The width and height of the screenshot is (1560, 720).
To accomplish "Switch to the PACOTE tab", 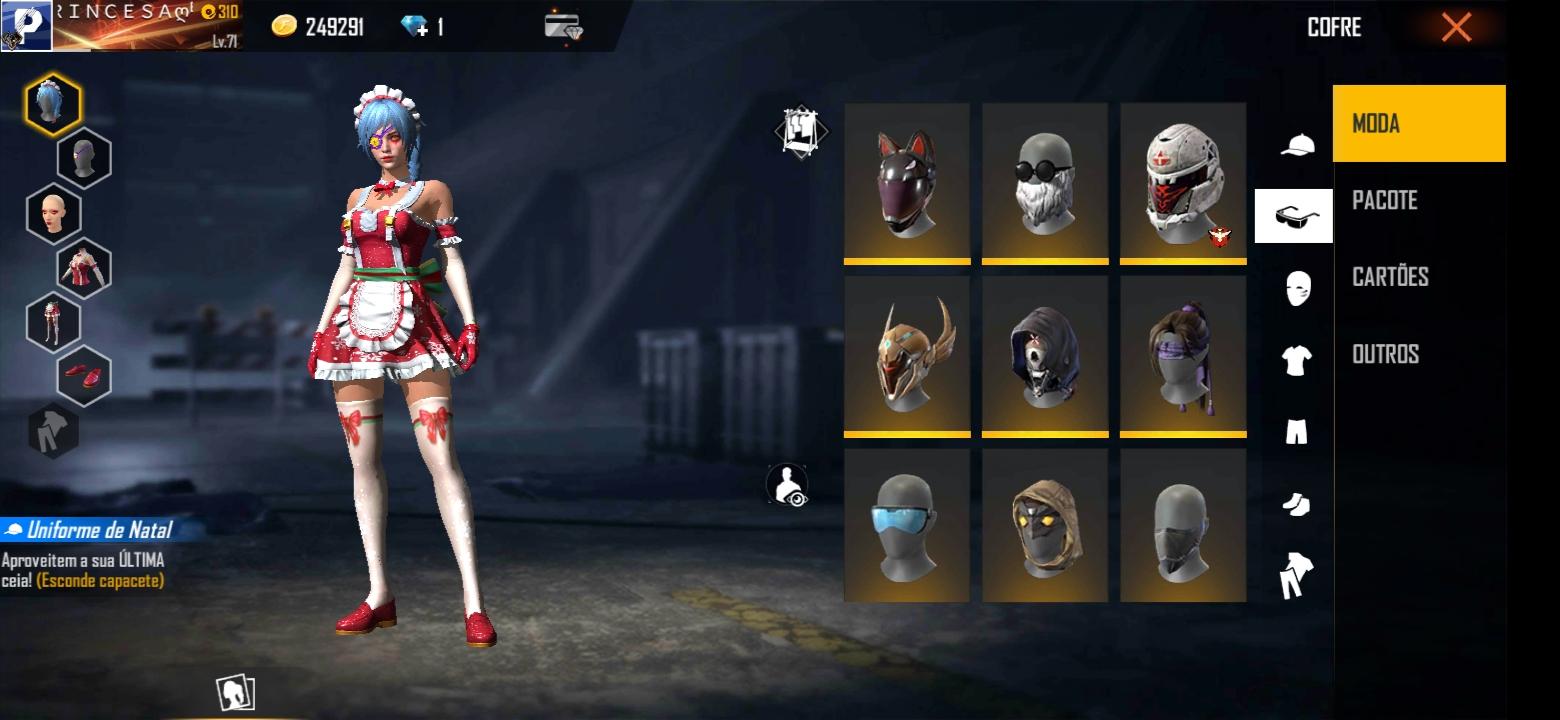I will pos(1386,200).
